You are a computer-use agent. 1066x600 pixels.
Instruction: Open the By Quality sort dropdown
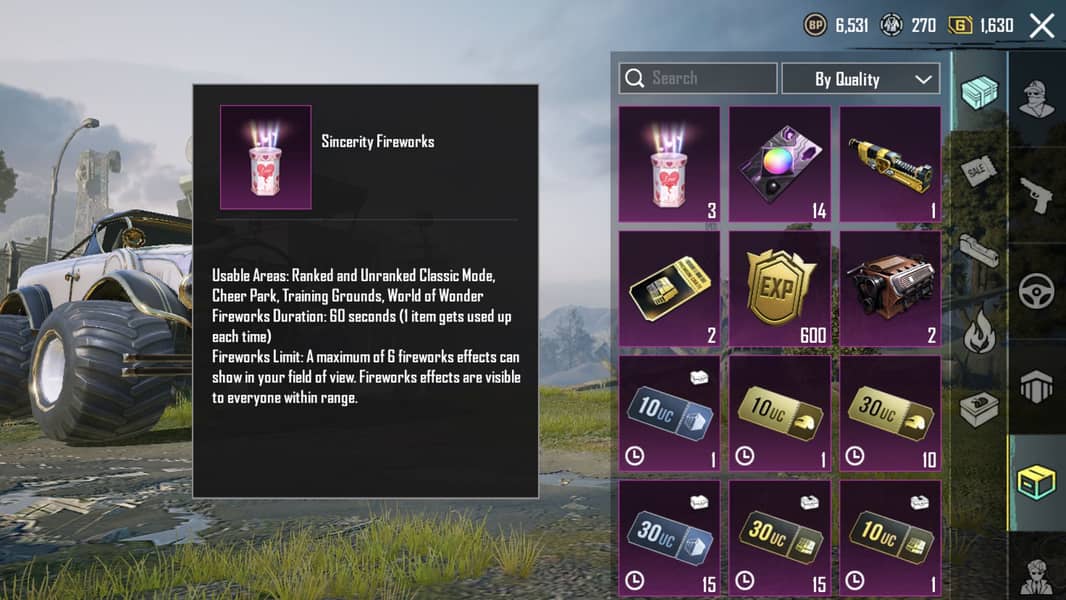[x=860, y=79]
